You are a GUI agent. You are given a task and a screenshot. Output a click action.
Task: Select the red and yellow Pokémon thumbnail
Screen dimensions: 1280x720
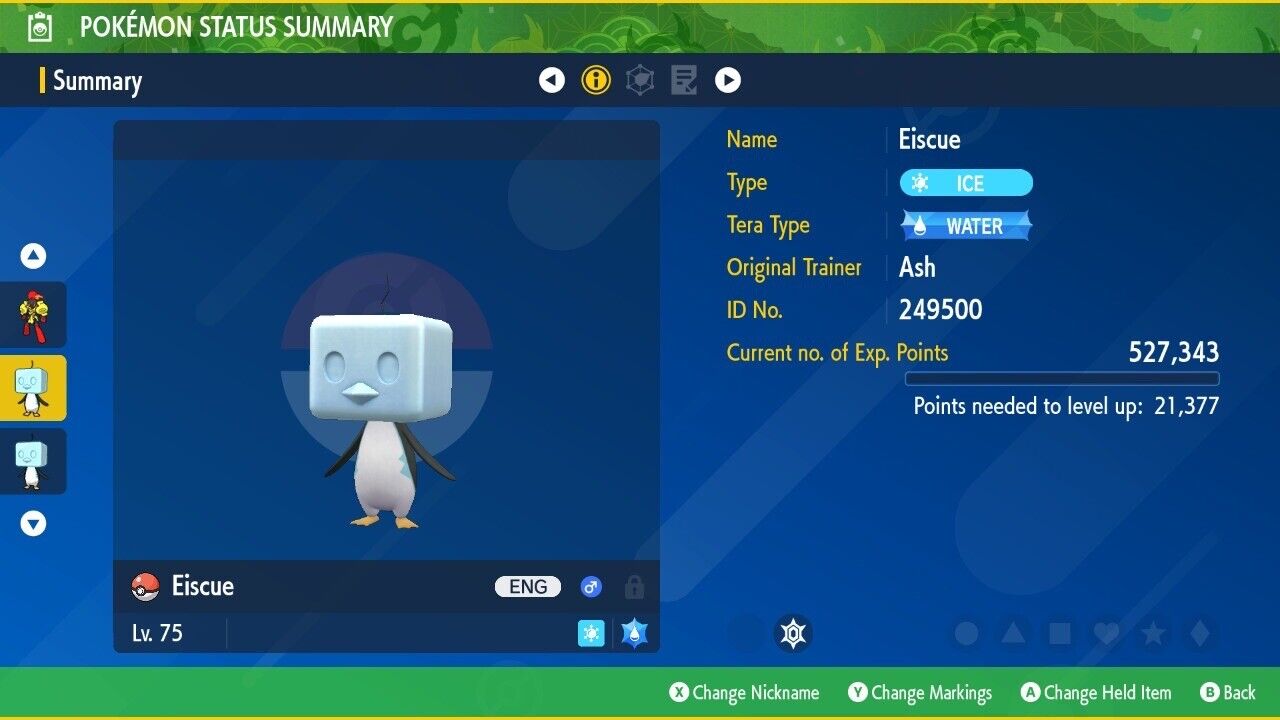pos(33,315)
